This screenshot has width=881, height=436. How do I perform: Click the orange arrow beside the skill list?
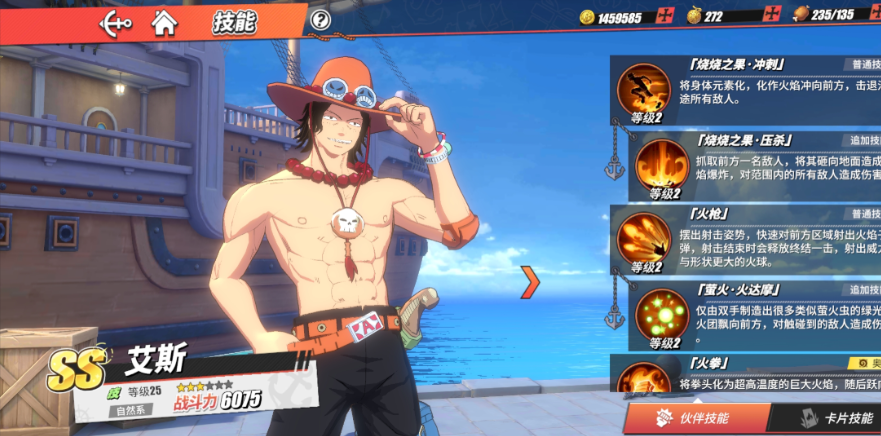tap(531, 282)
